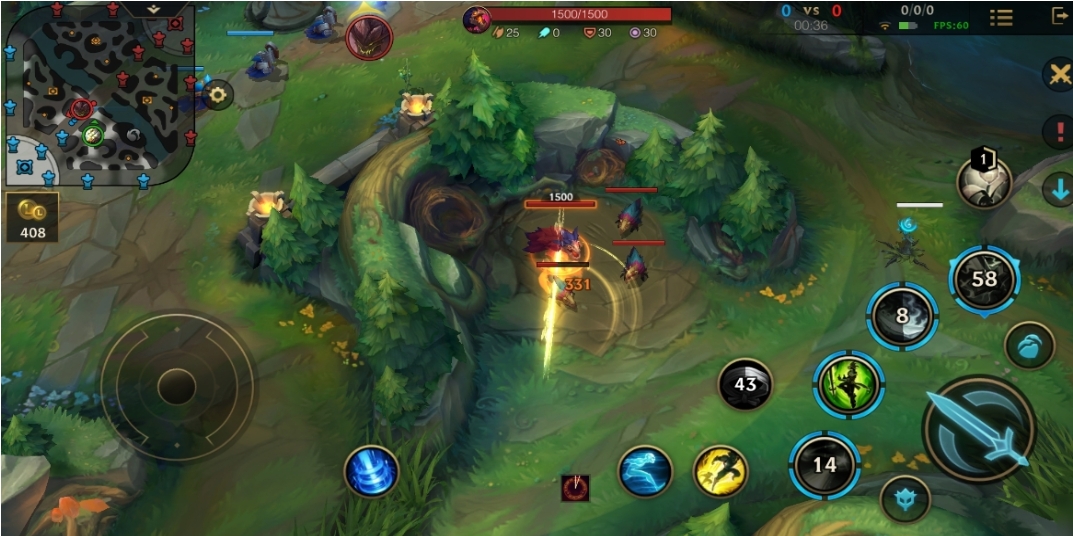The image size is (1073, 536).
Task: Tap the small red clock rune icon
Action: pyautogui.click(x=575, y=487)
